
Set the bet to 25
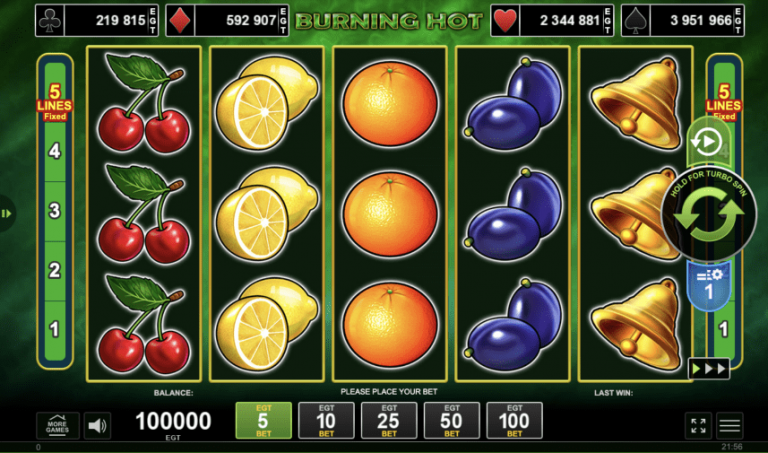tap(389, 420)
